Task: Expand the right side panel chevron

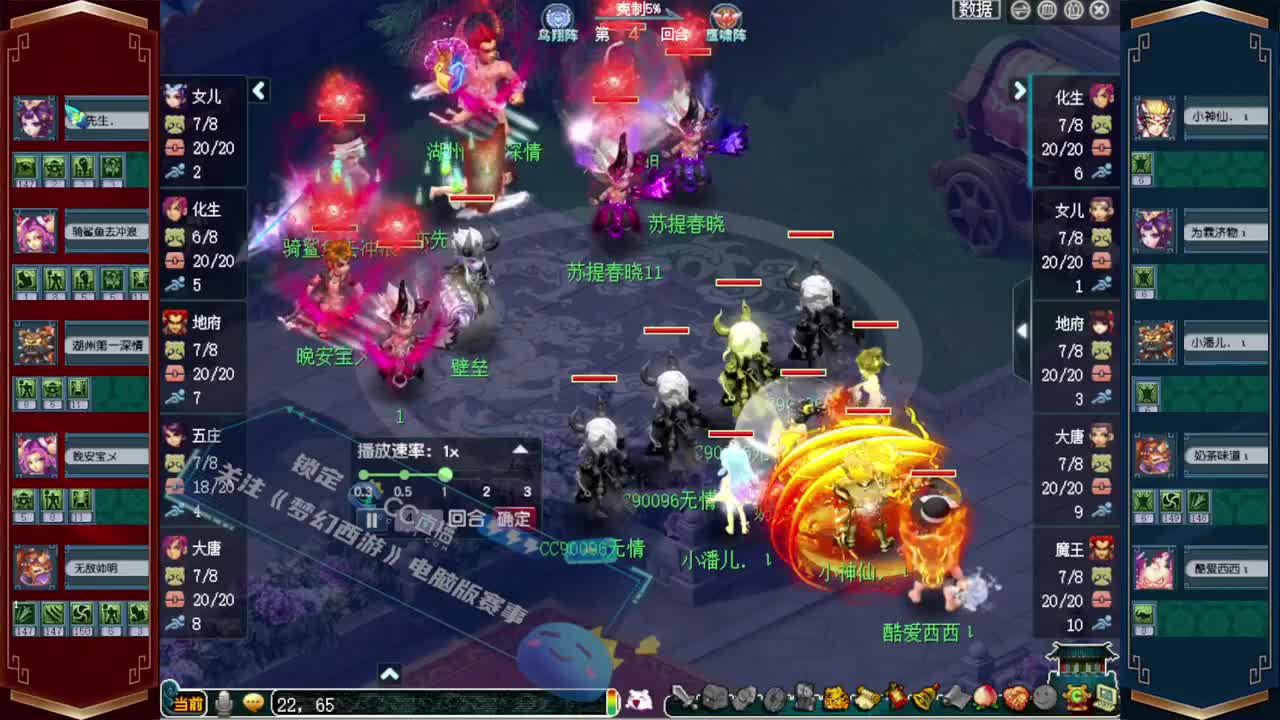Action: pos(1019,91)
